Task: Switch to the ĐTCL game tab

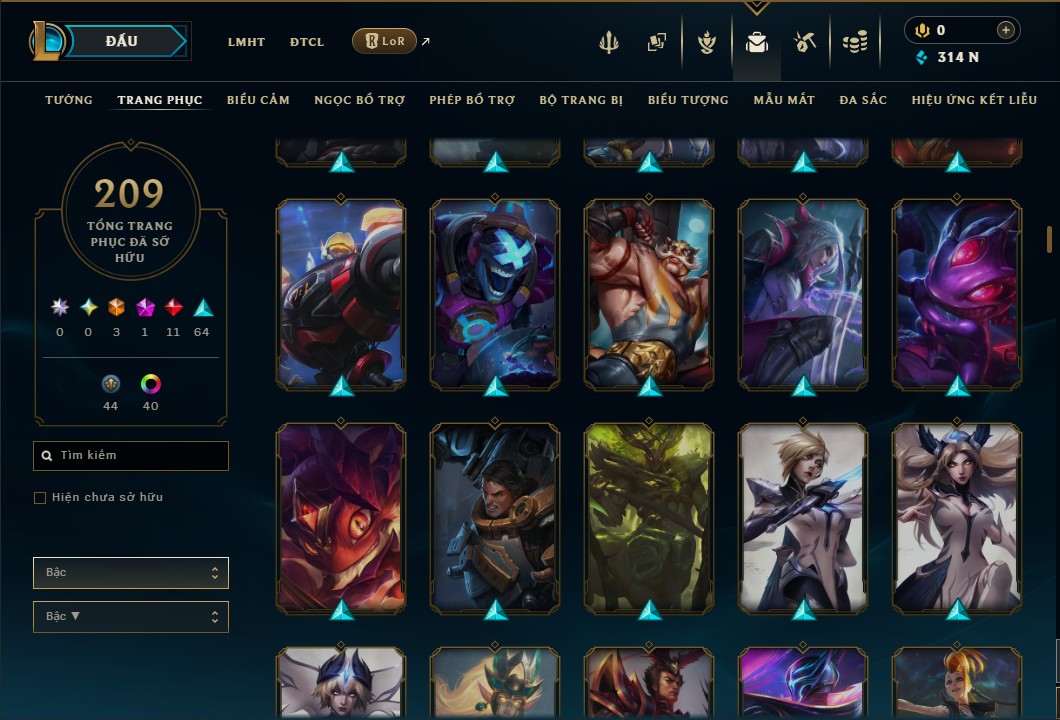Action: pos(307,42)
